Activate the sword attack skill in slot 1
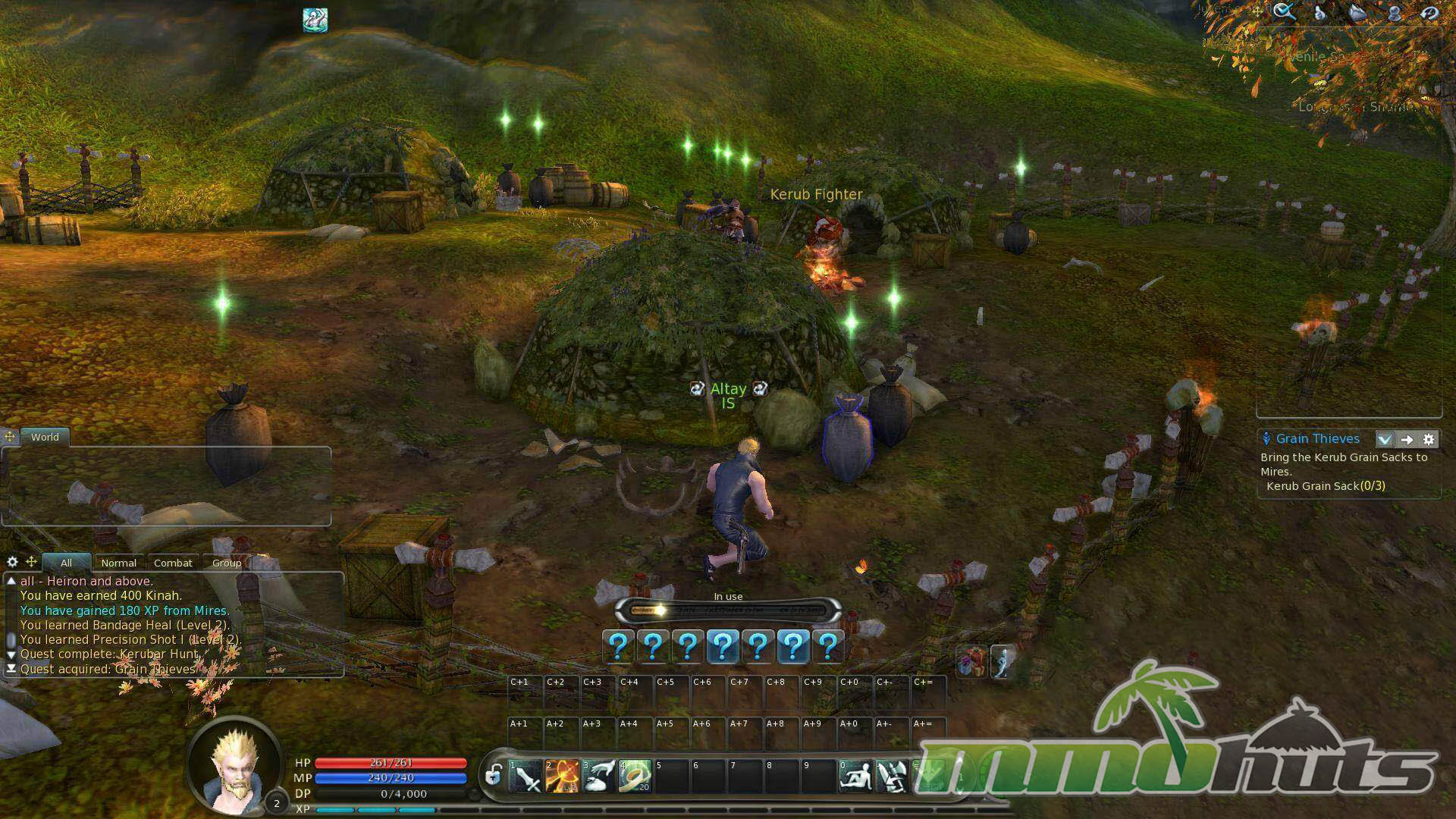The image size is (1456, 819). [525, 776]
